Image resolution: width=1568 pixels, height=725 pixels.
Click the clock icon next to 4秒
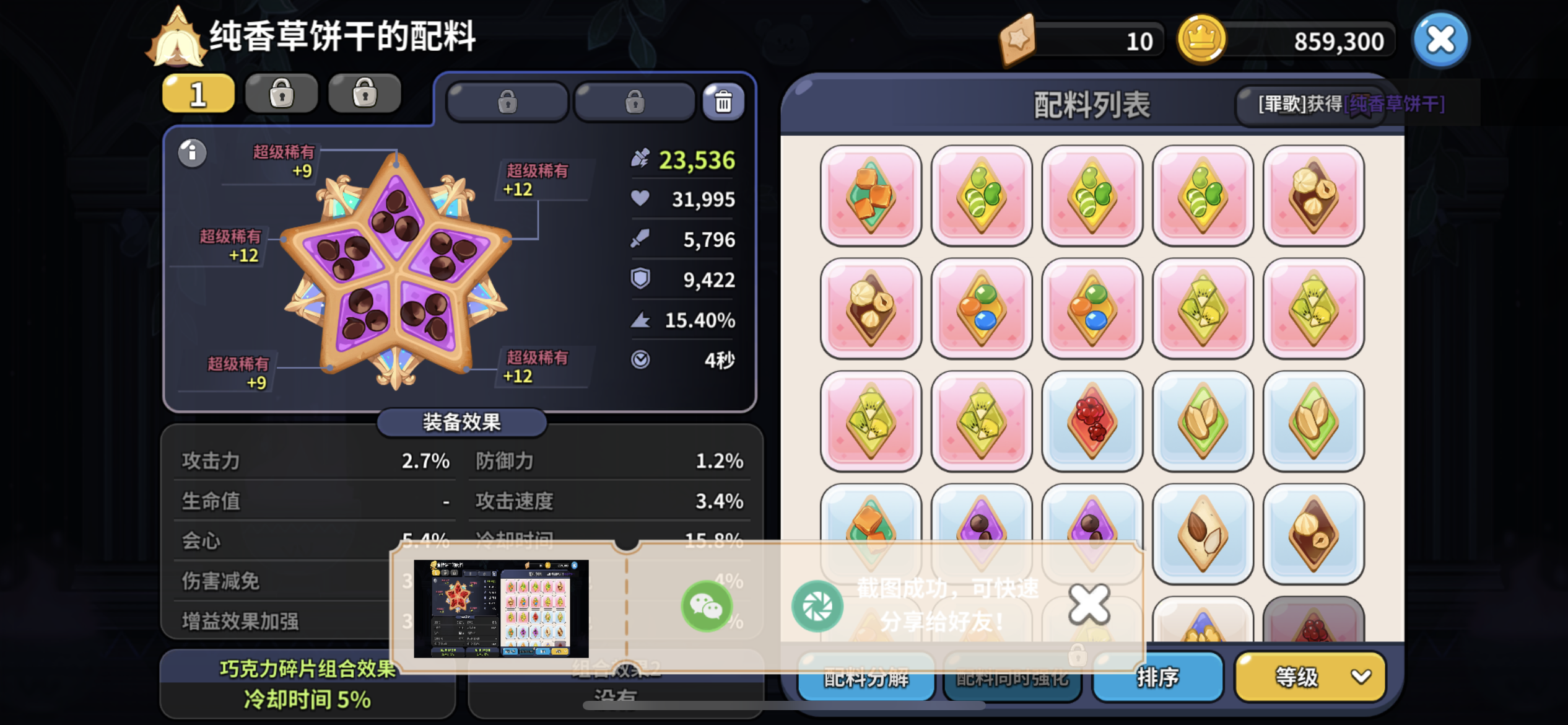coord(642,358)
